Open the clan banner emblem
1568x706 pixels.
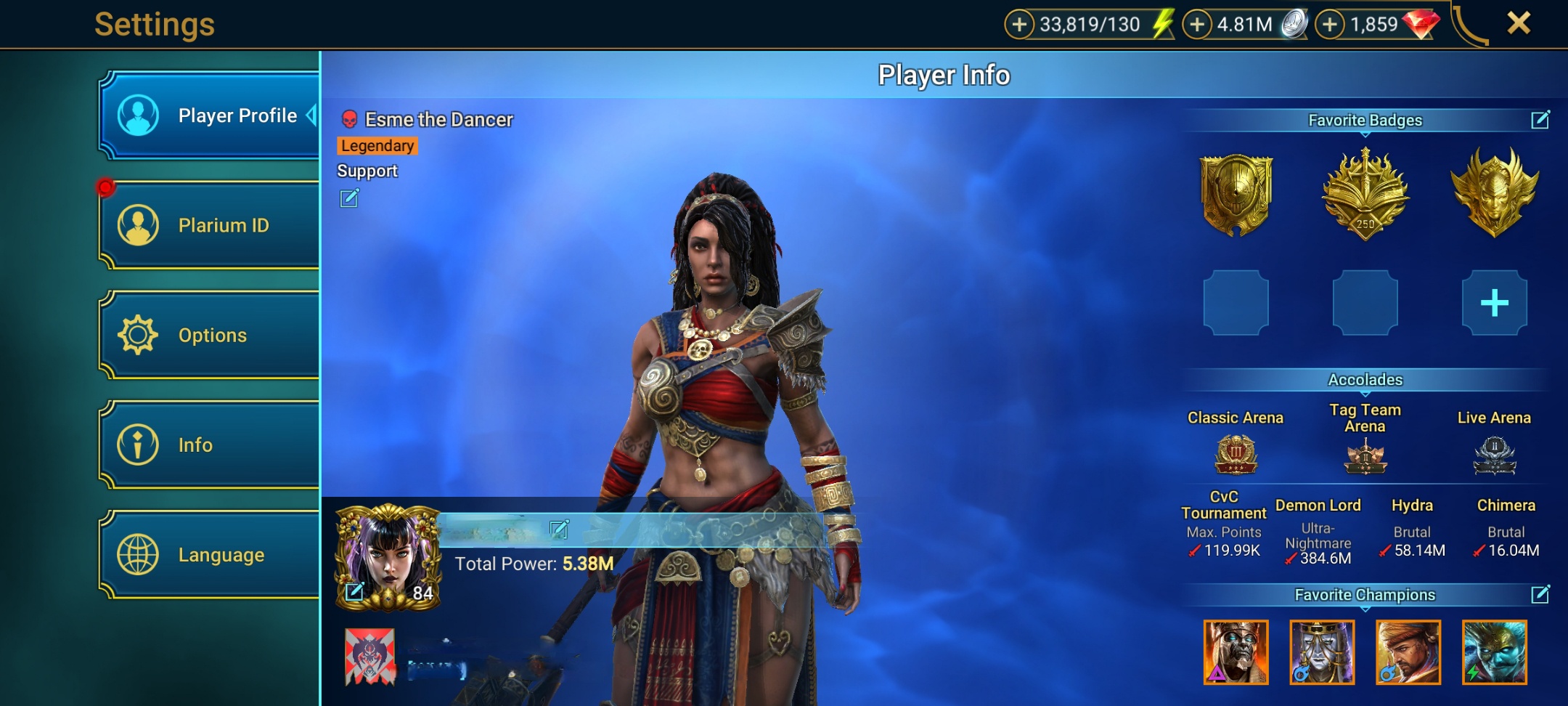(370, 657)
